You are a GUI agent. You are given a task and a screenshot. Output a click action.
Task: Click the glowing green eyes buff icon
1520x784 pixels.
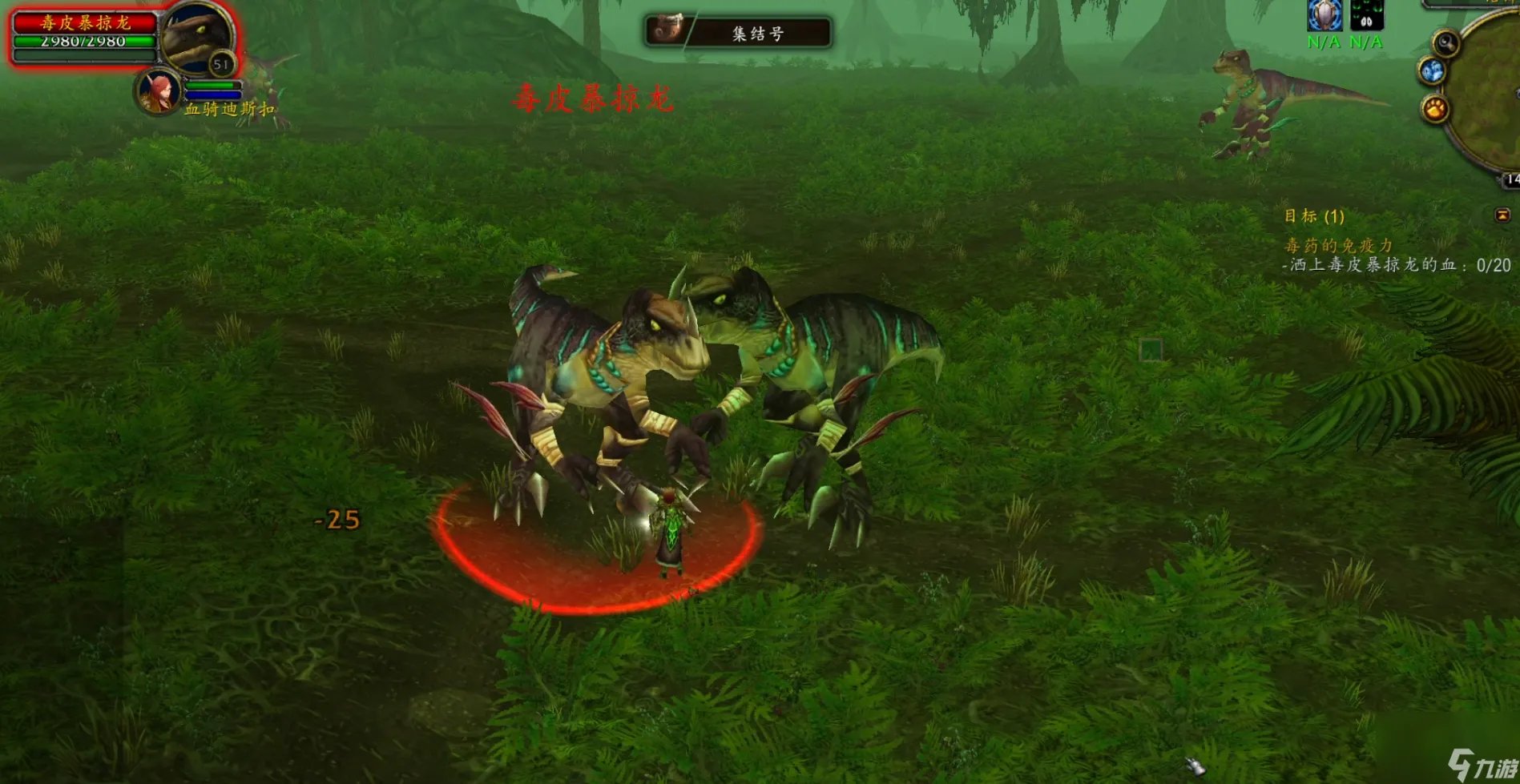(1366, 15)
